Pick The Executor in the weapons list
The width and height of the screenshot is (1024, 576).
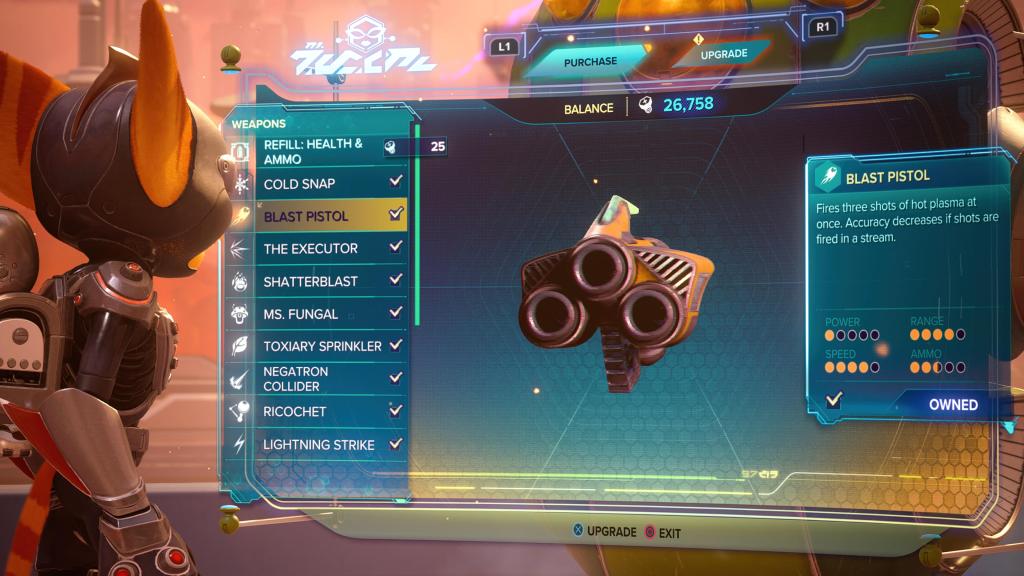pos(316,248)
